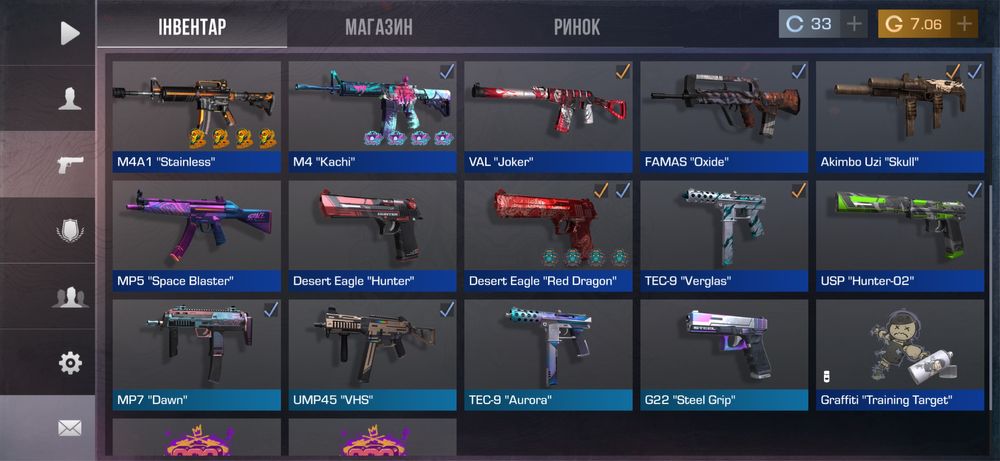Open the clan shield sidebar icon
The height and width of the screenshot is (461, 1000).
click(x=69, y=231)
